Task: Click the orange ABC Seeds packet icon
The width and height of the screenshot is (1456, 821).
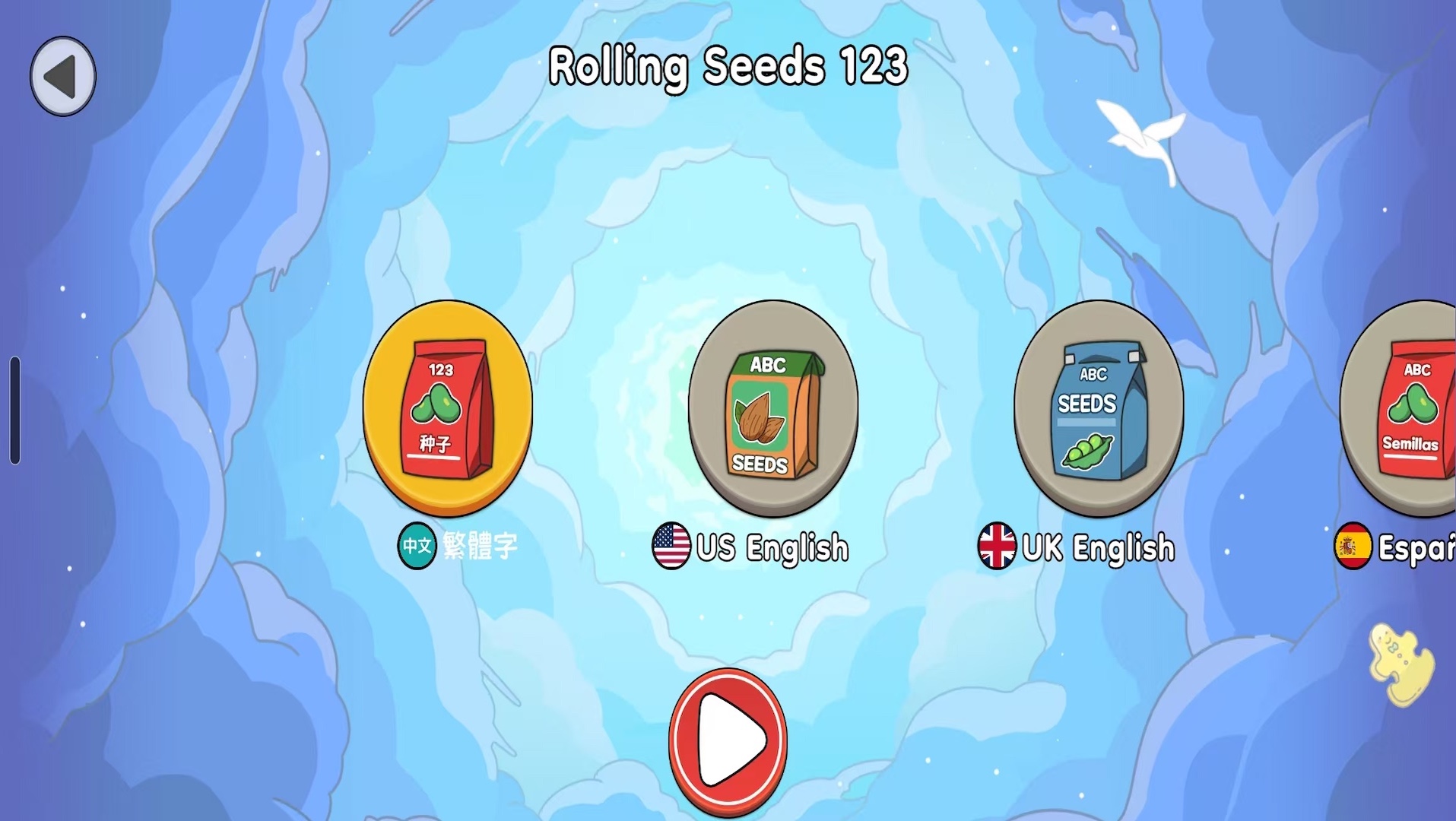Action: [x=773, y=409]
